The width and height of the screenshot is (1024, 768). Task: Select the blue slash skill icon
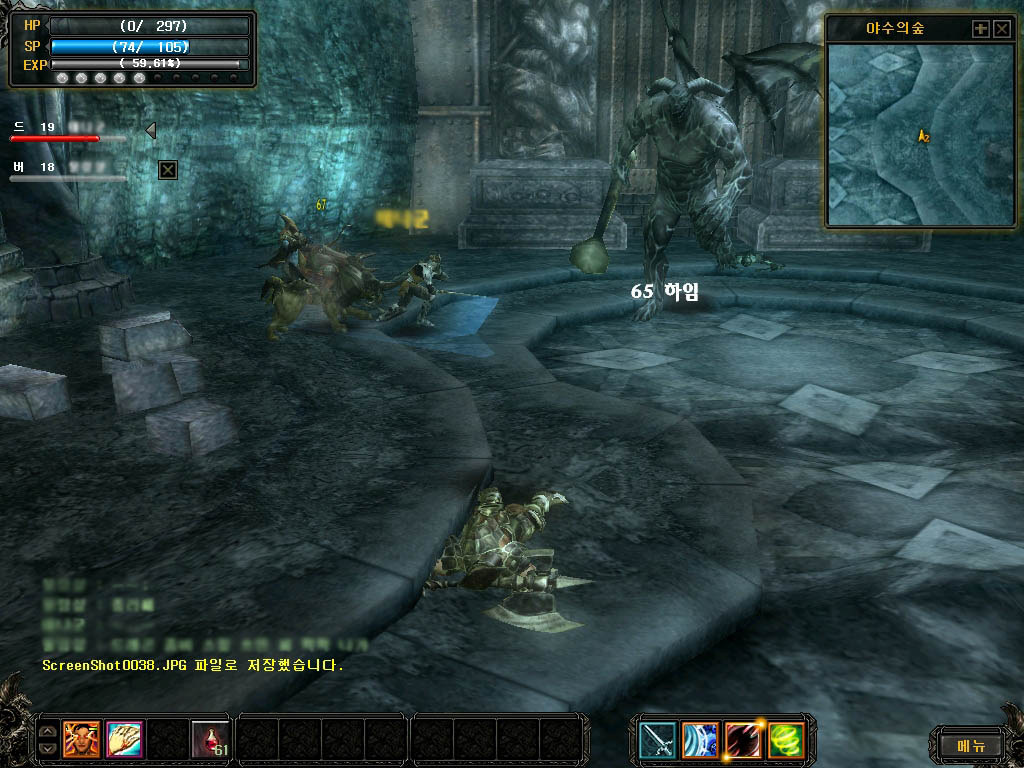pyautogui.click(x=701, y=741)
